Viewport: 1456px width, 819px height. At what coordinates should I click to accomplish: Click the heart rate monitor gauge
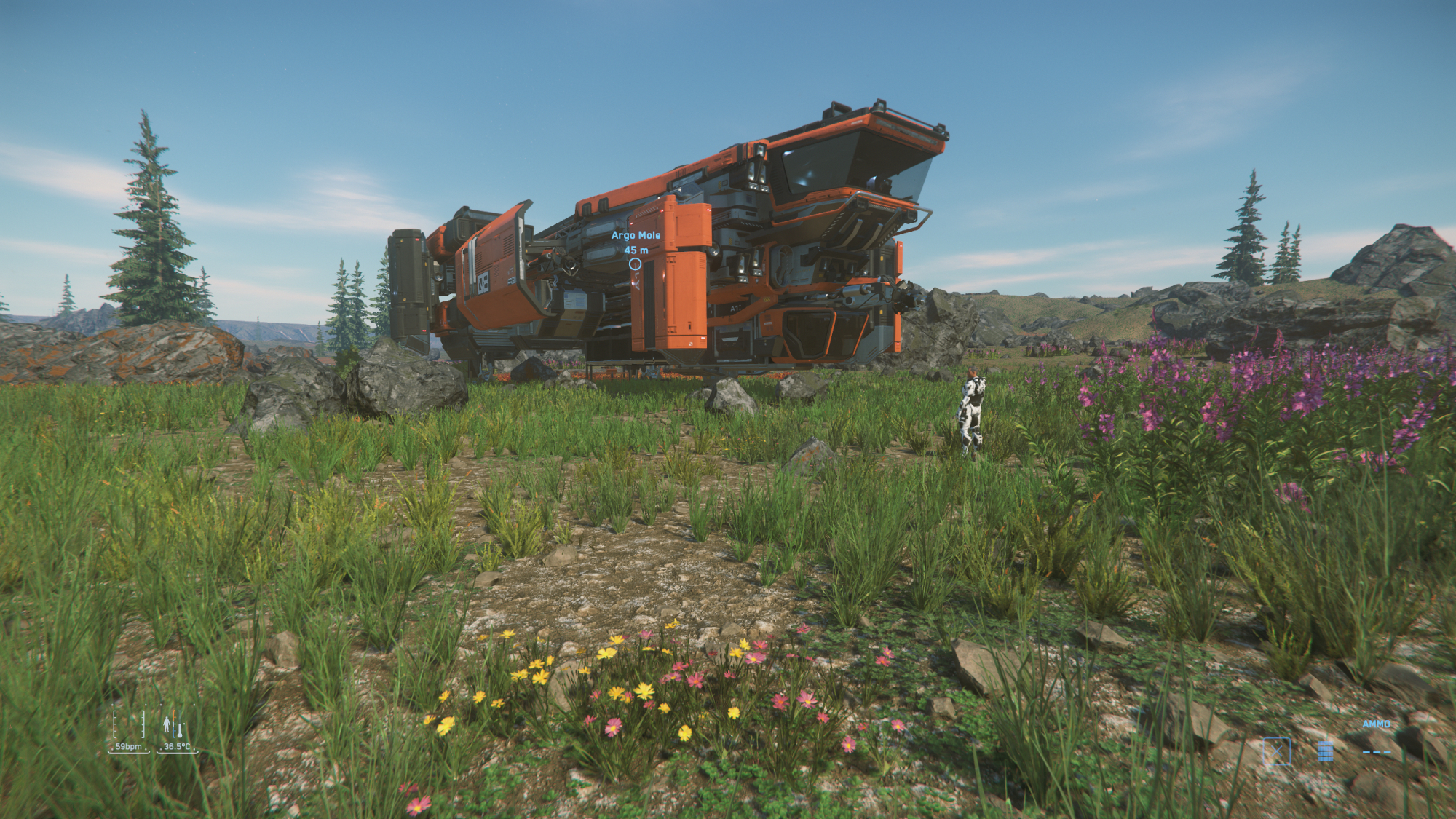[x=130, y=725]
